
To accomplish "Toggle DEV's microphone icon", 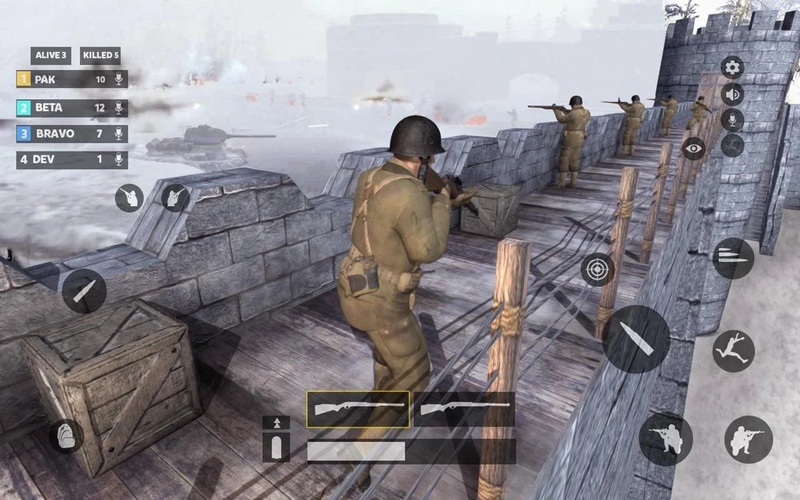I will coord(119,160).
